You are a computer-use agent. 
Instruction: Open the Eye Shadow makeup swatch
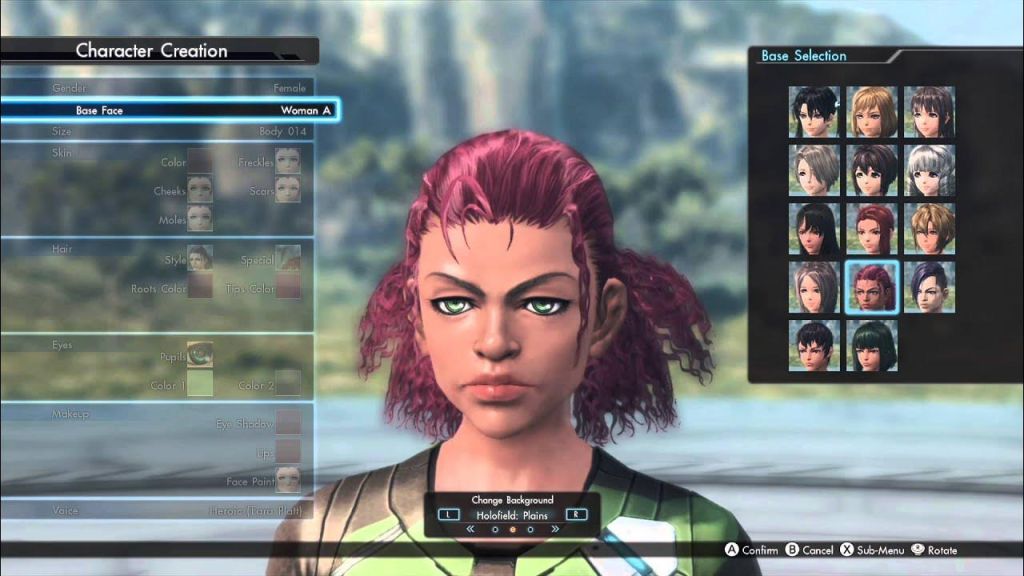coord(288,422)
